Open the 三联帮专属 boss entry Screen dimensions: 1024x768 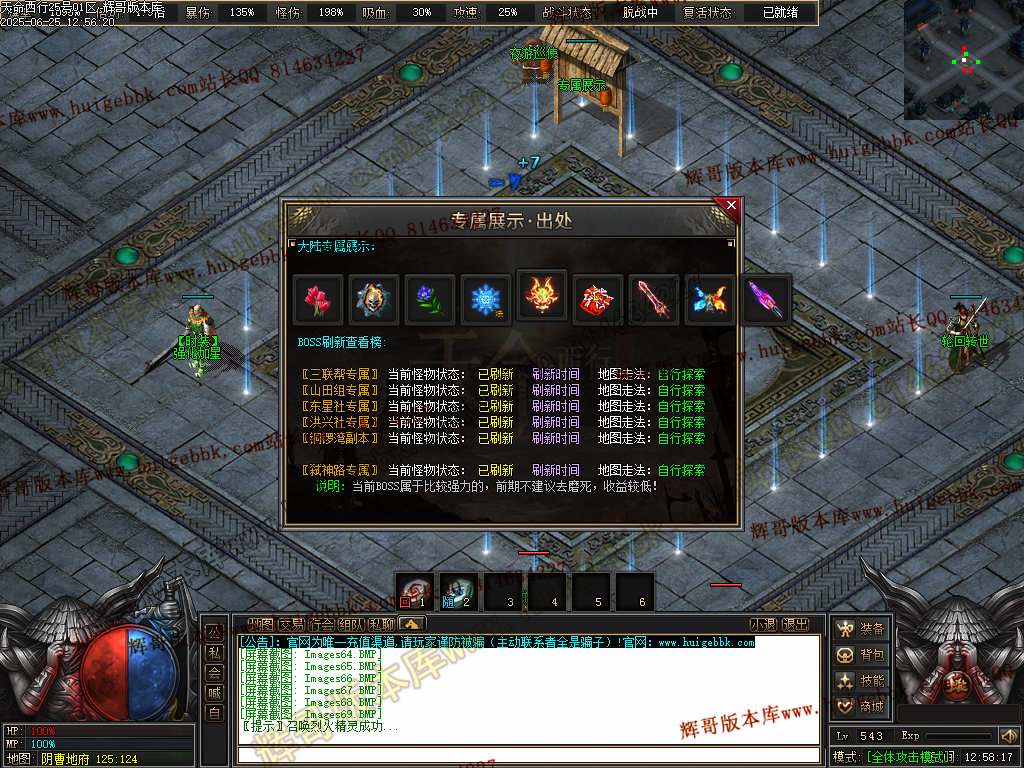pos(341,375)
